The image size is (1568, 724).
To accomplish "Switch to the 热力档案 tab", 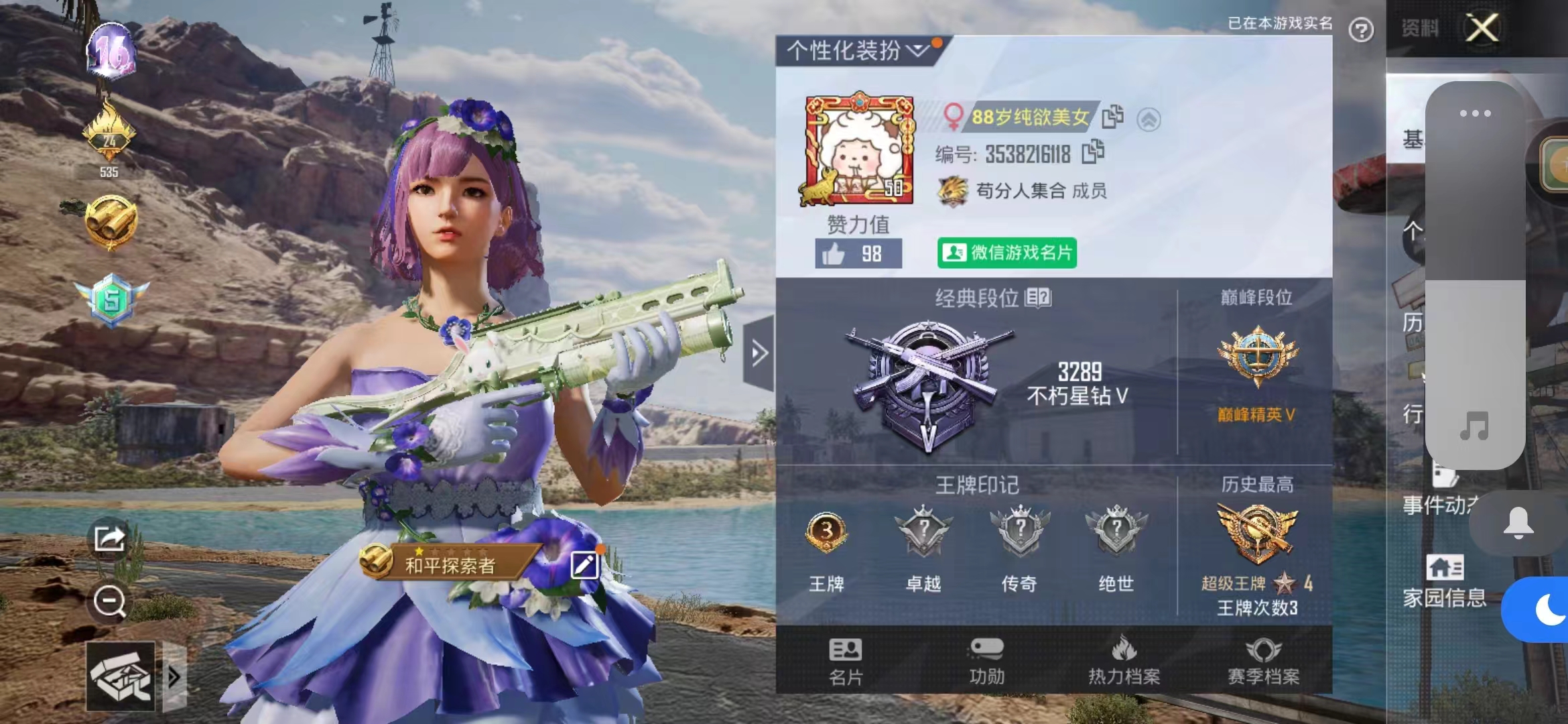I will coord(1124,660).
